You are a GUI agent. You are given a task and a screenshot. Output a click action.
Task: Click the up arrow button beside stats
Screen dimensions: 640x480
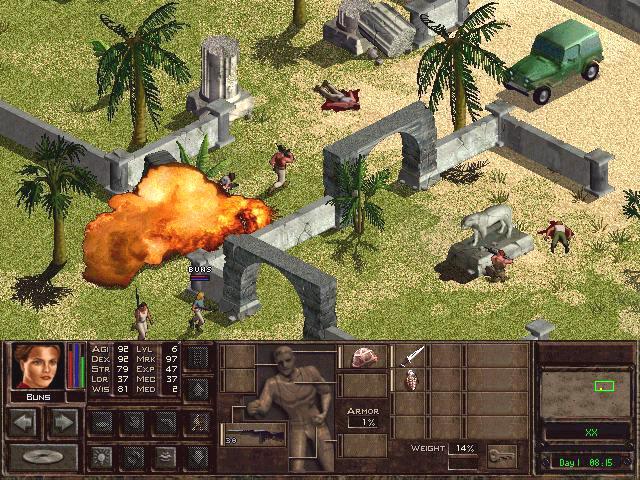(x=197, y=388)
